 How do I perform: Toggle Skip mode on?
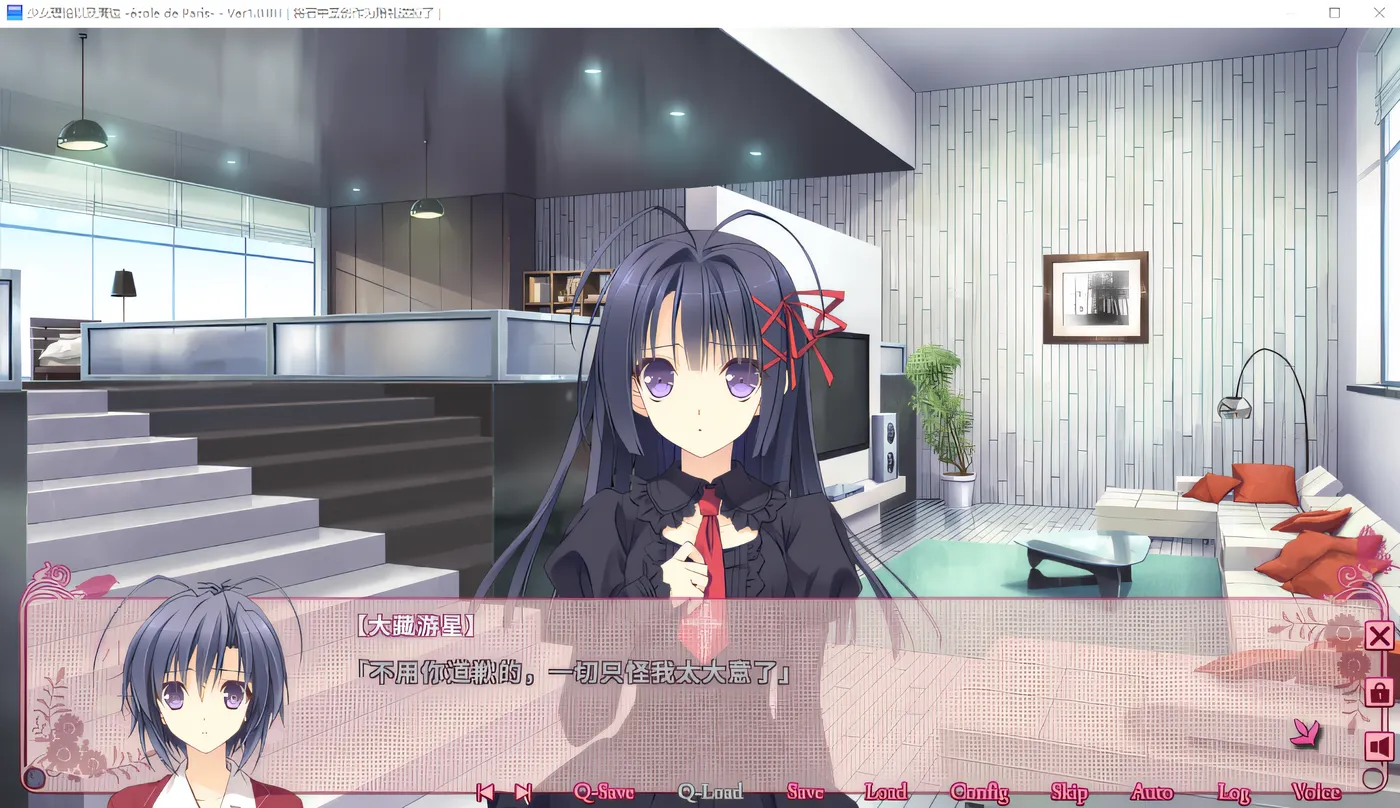1068,790
